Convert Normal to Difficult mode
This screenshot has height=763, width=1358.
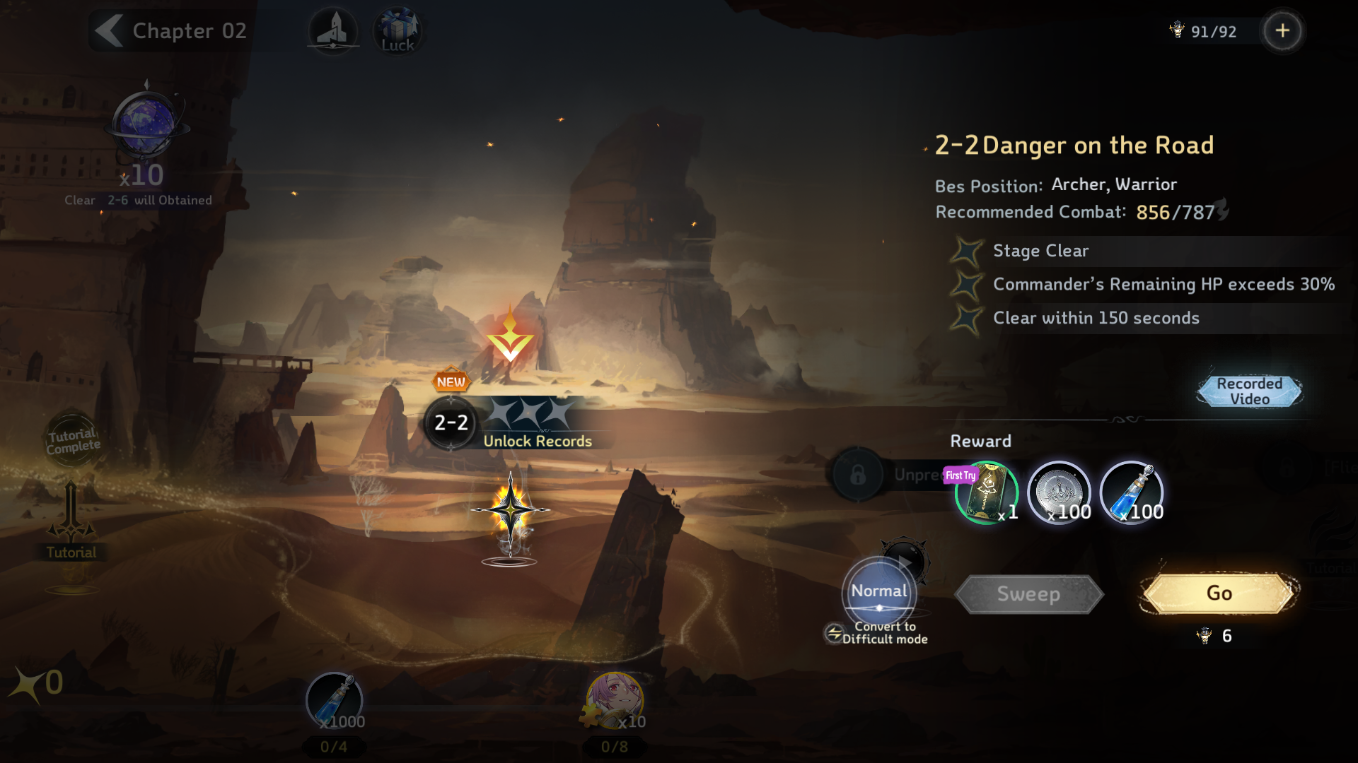pyautogui.click(x=879, y=598)
